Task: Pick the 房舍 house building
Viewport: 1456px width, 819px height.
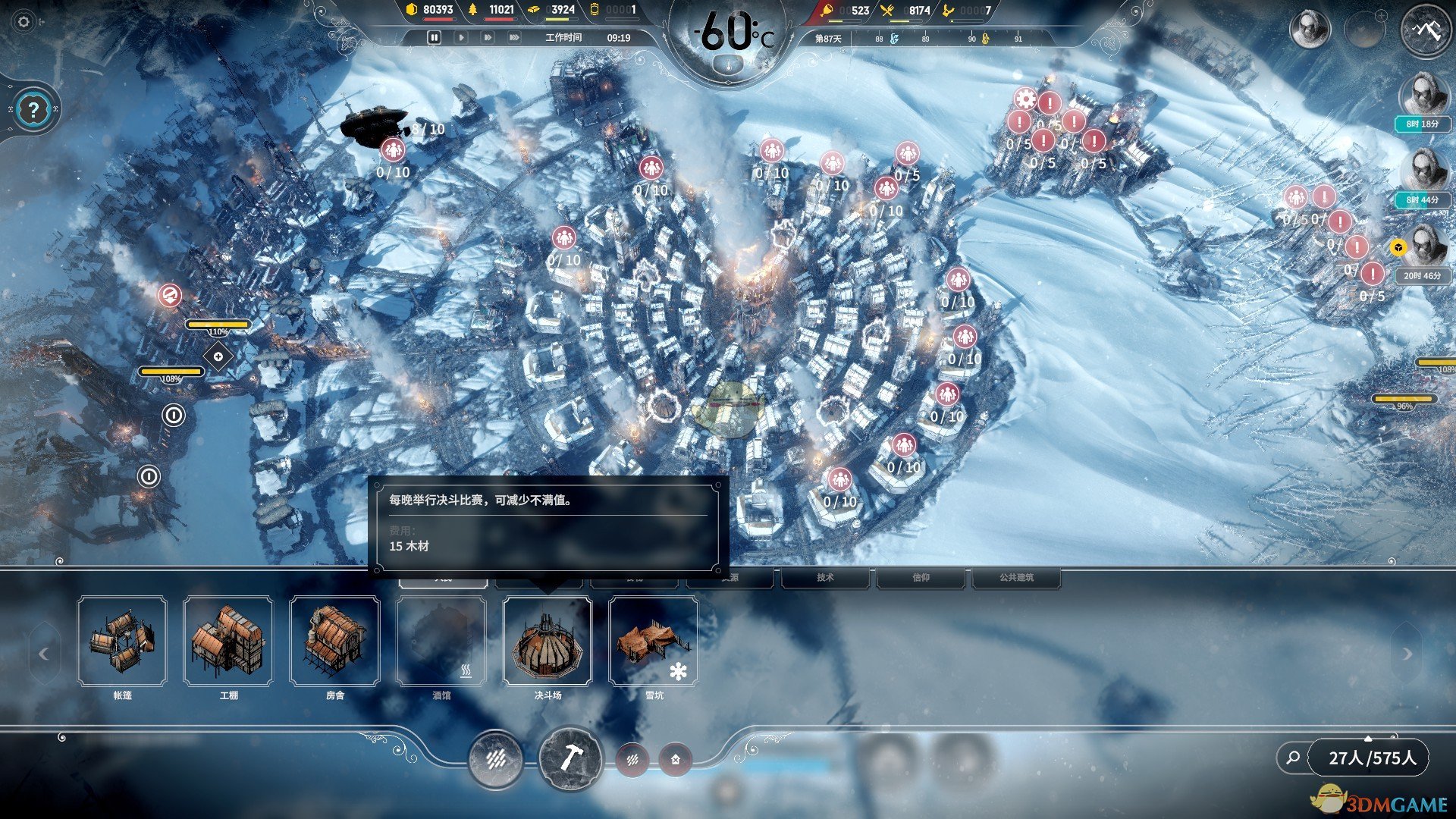Action: click(334, 642)
